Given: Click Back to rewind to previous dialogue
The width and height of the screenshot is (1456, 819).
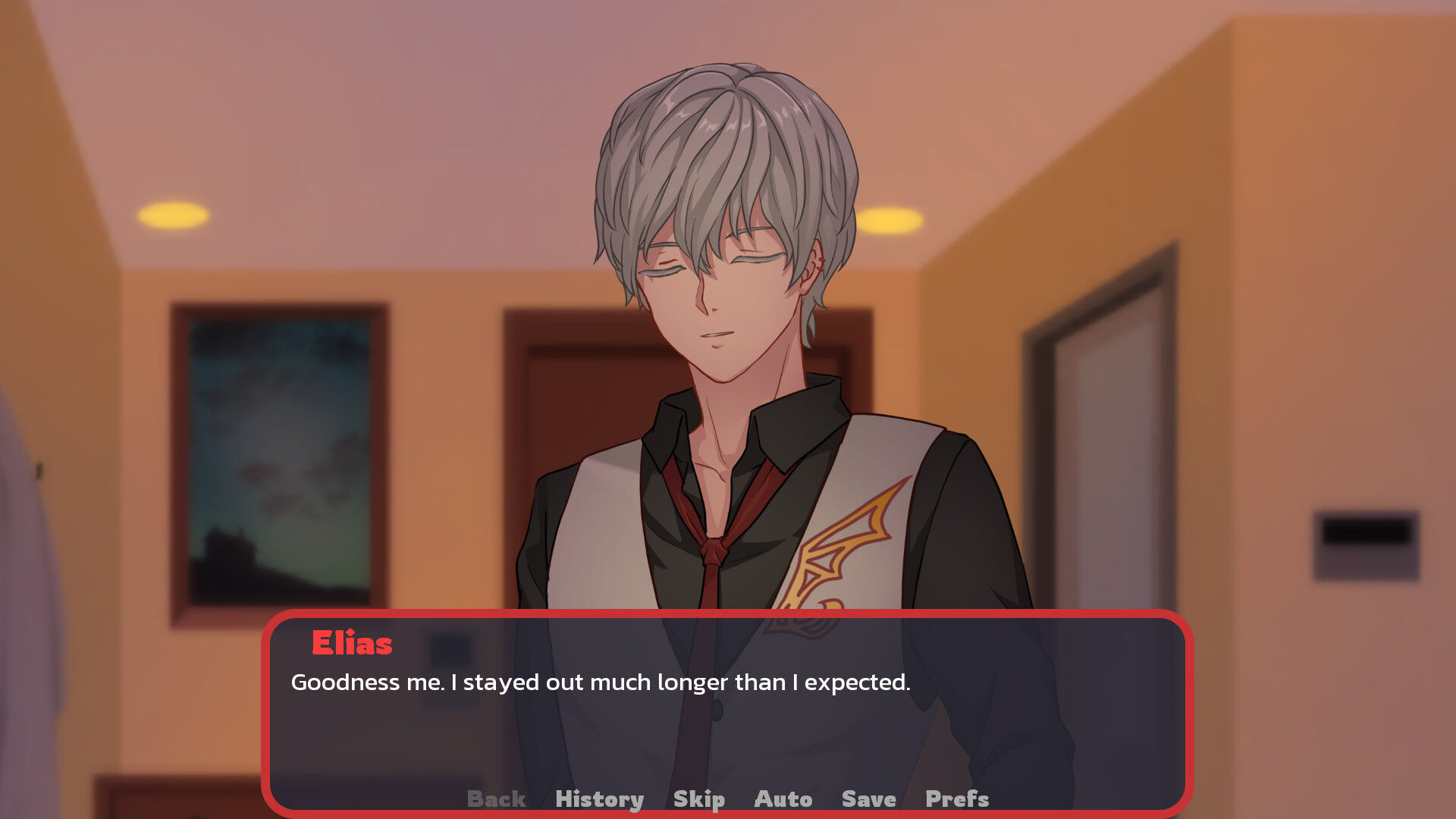Looking at the screenshot, I should click(x=497, y=799).
